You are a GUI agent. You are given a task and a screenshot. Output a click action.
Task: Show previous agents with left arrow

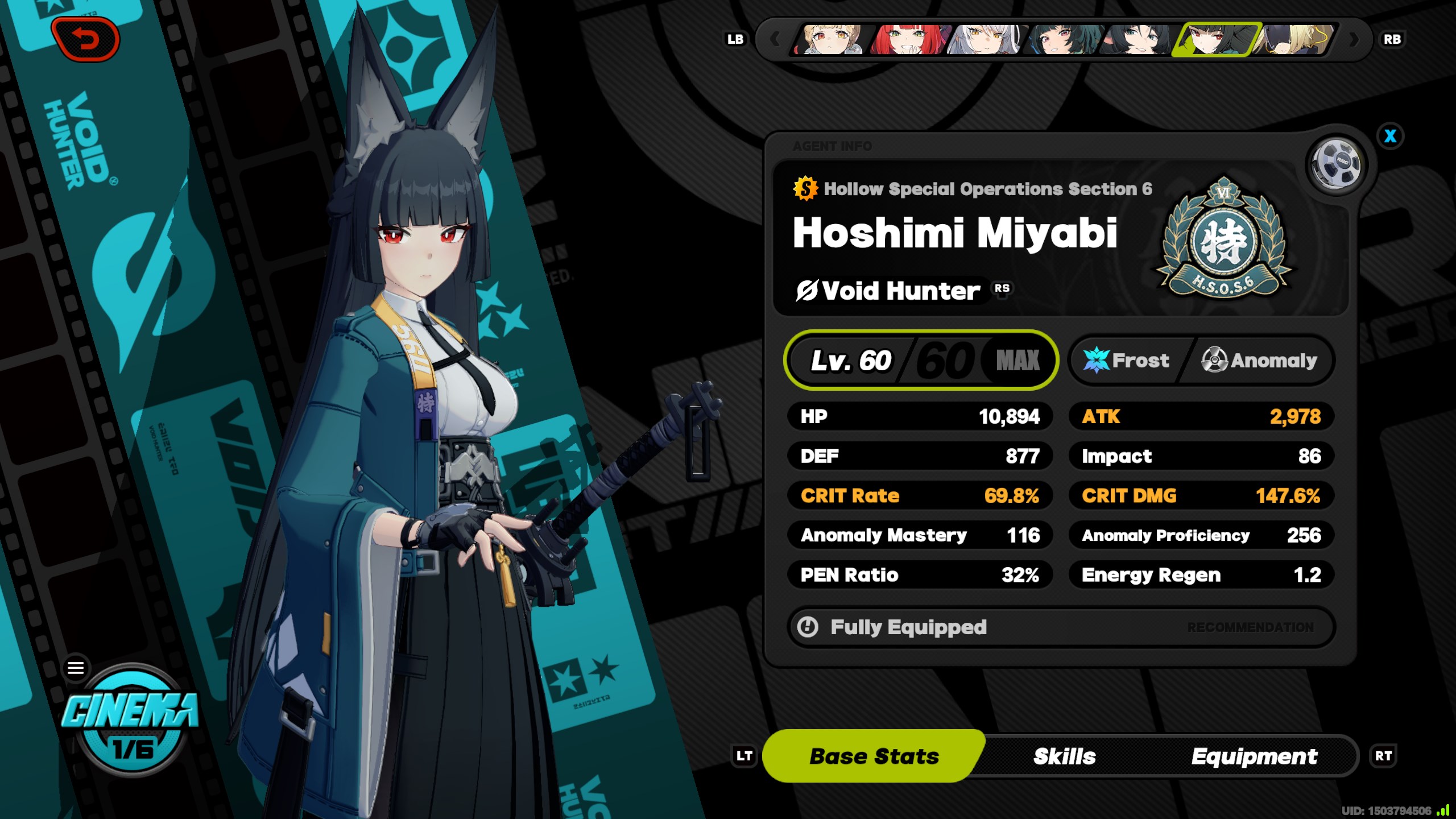(775, 39)
